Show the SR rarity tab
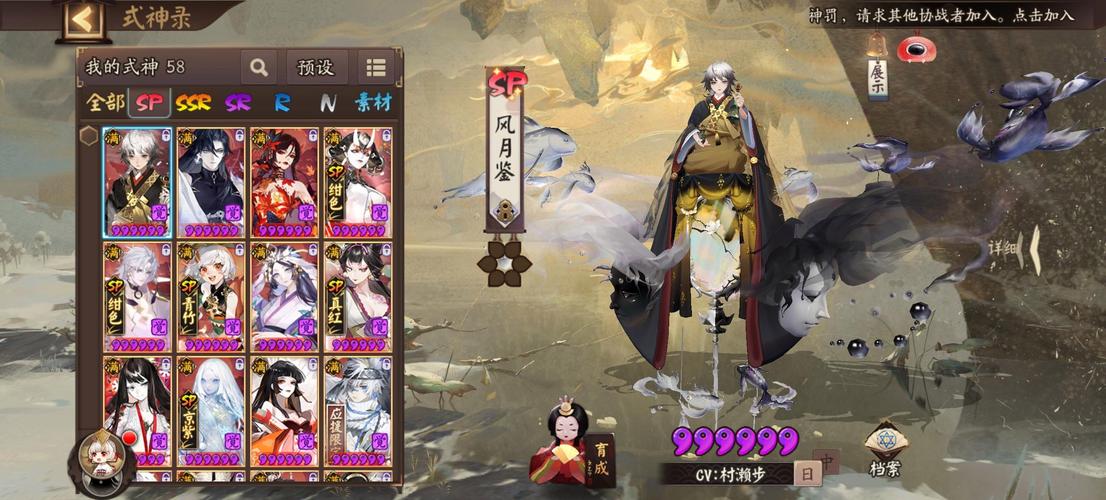 point(238,102)
